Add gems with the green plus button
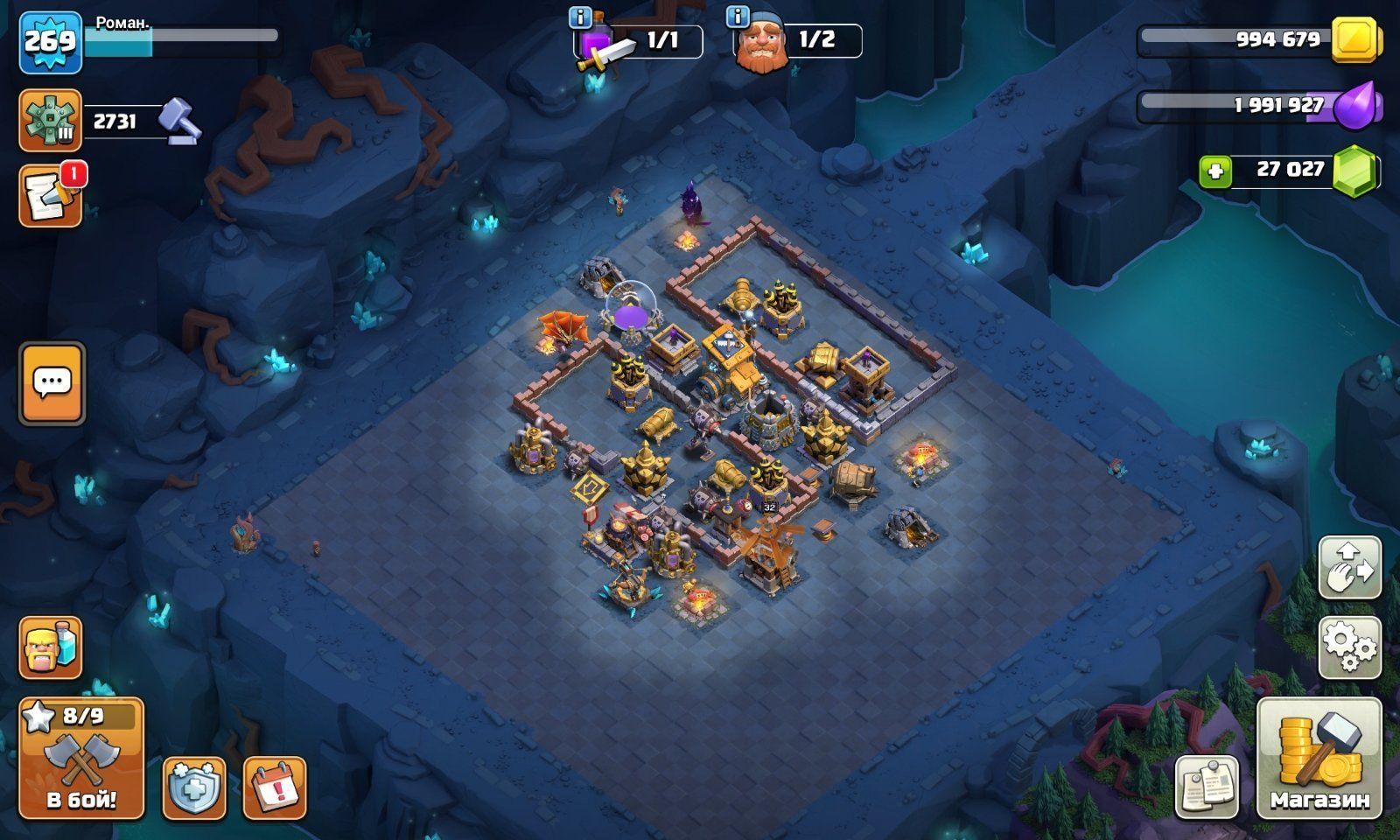The height and width of the screenshot is (840, 1400). 1215,171
